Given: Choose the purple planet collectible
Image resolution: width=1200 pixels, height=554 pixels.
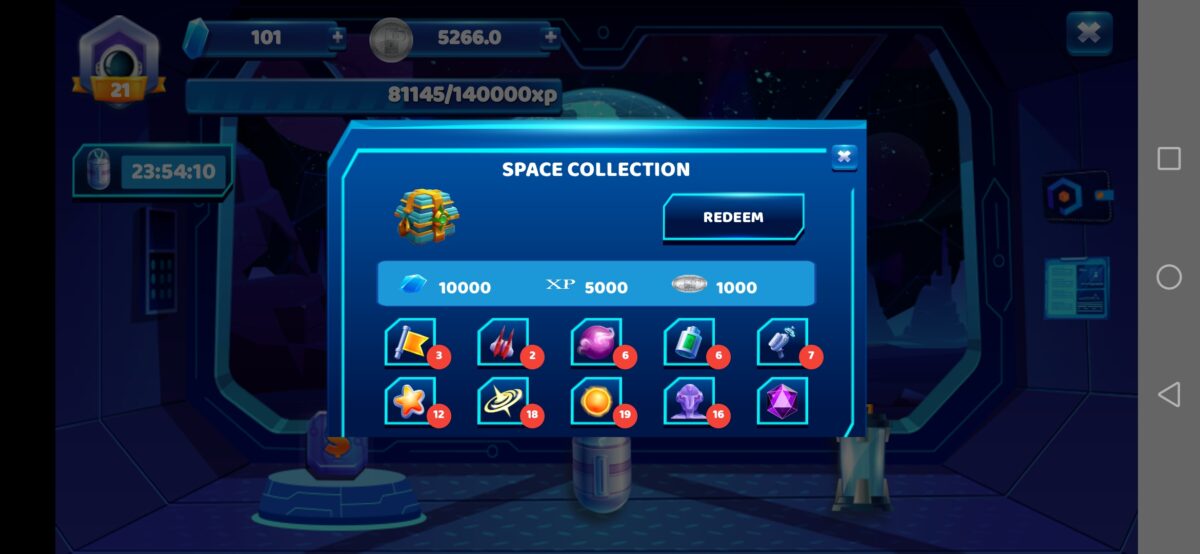Looking at the screenshot, I should [596, 343].
